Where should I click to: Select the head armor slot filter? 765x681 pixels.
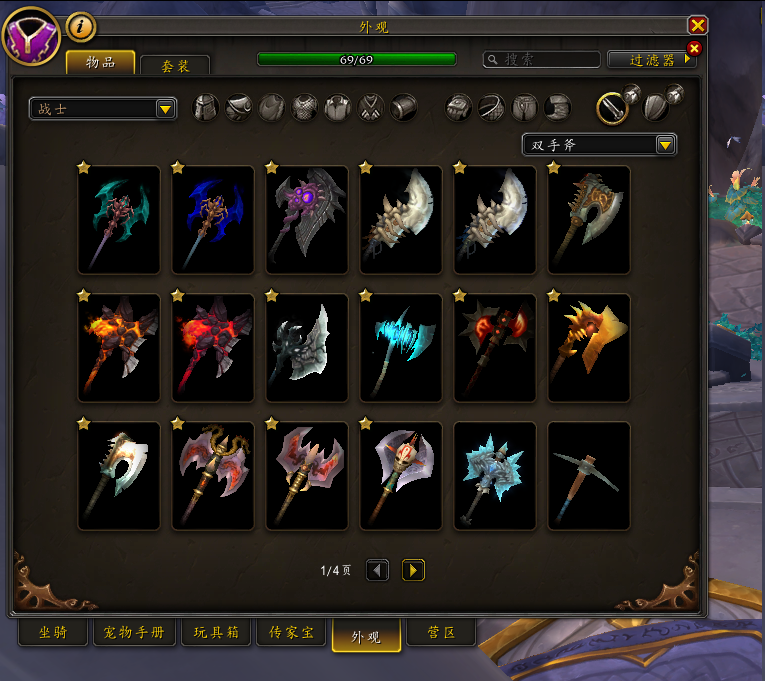pos(205,108)
